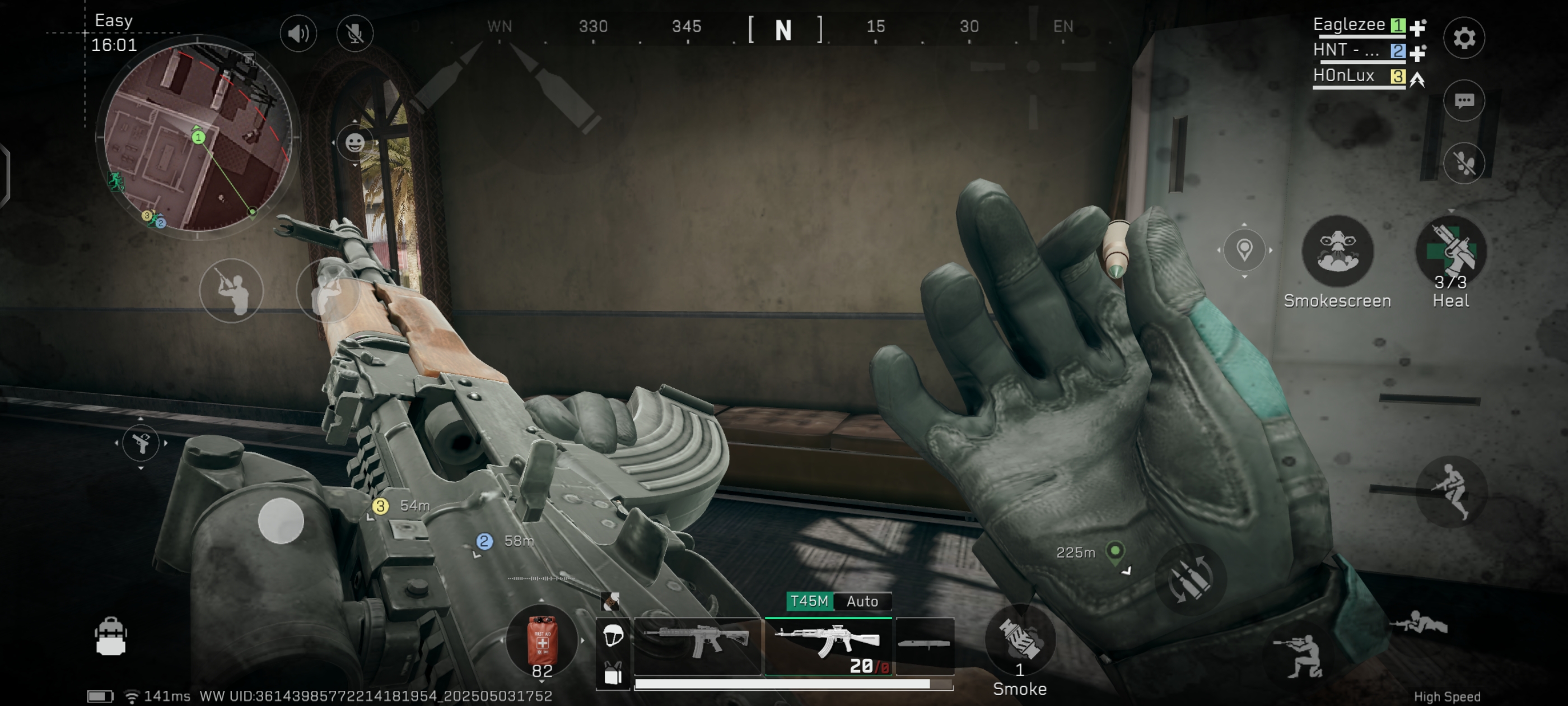
Task: Open the text chat bubble
Action: (1464, 100)
